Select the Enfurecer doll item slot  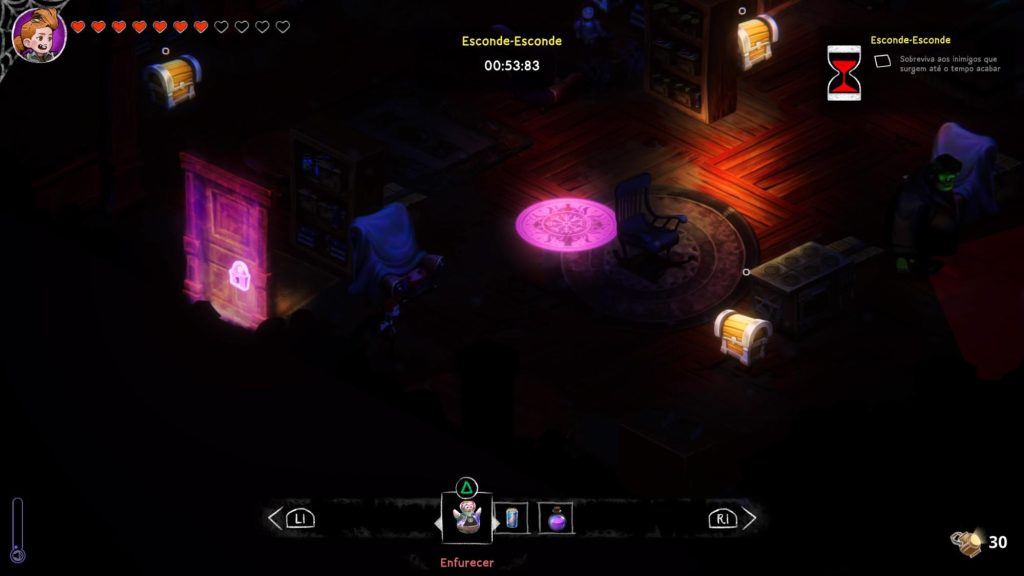(x=466, y=517)
